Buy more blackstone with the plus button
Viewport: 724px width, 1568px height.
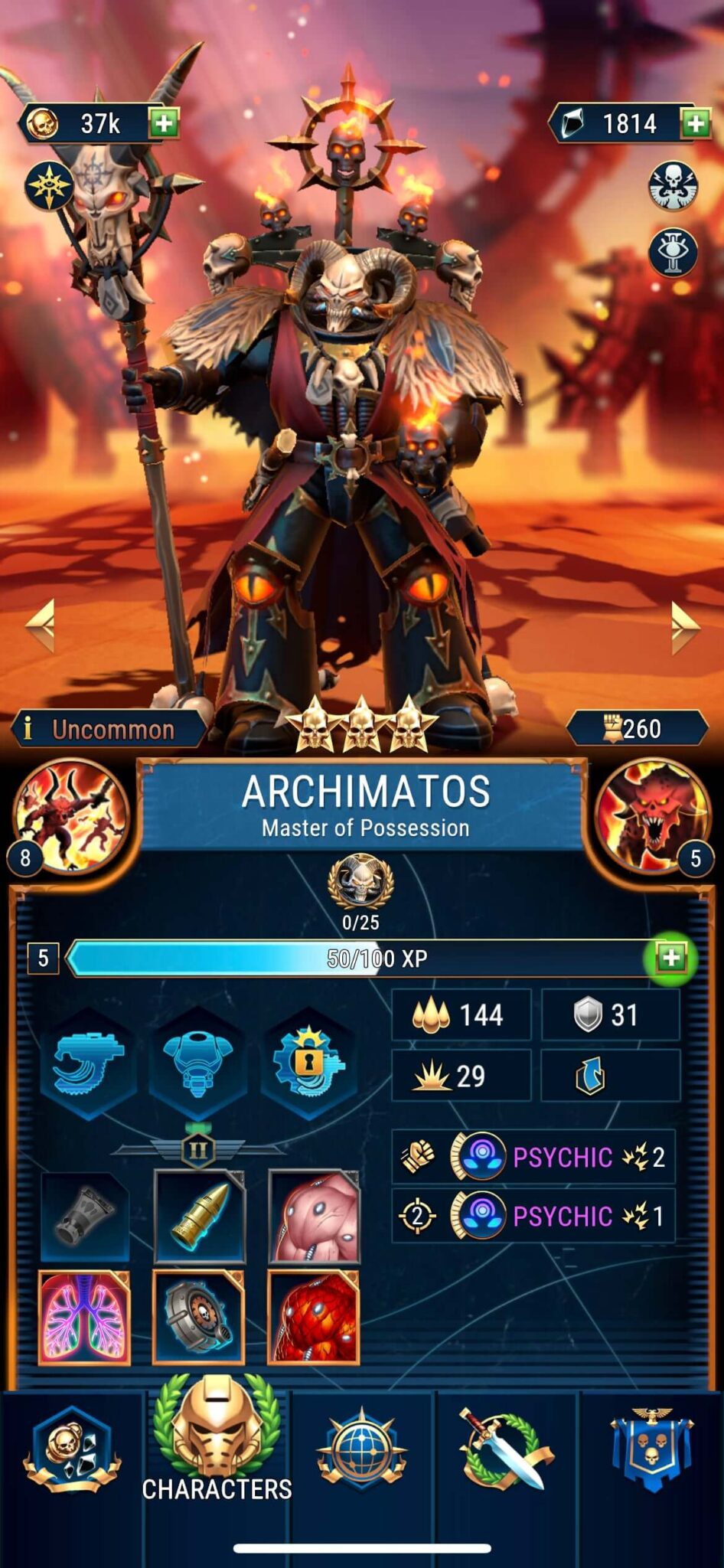(695, 123)
